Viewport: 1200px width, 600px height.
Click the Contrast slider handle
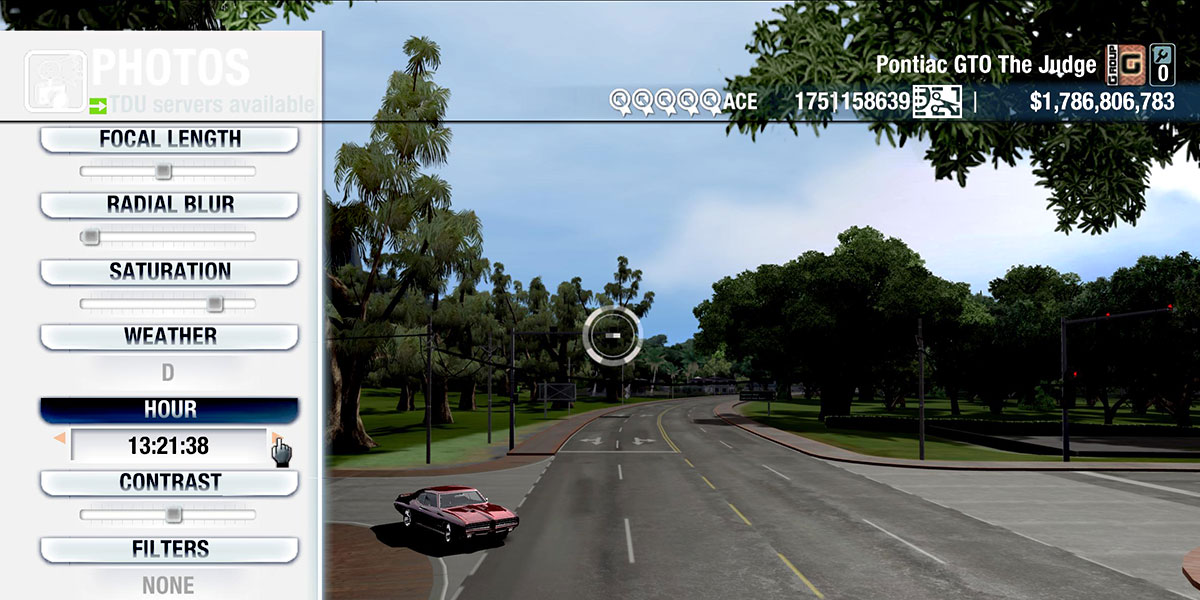[x=173, y=515]
